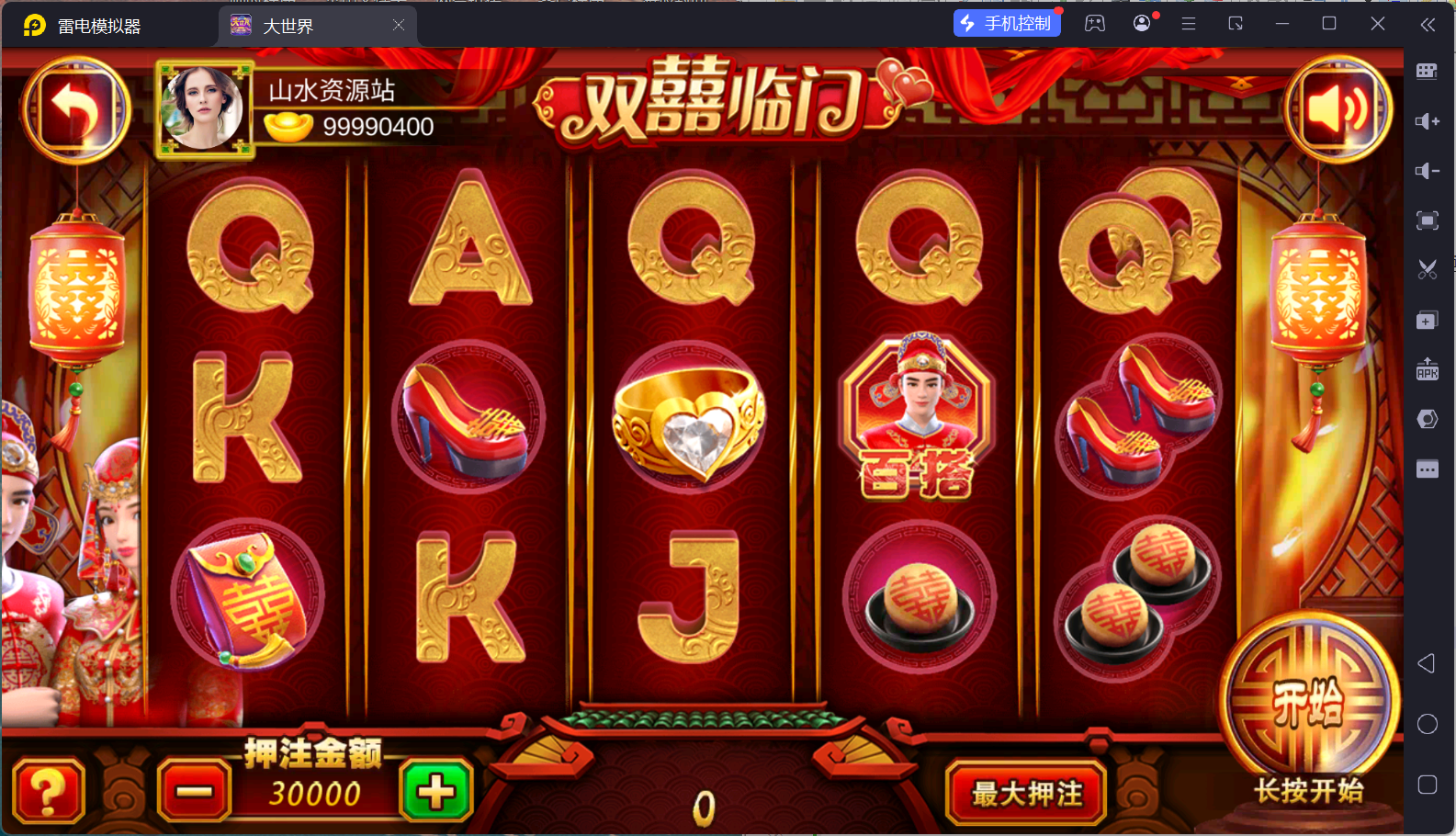Screen dimensions: 1456x836
Task: Mute the game with the speaker button
Action: point(1338,109)
